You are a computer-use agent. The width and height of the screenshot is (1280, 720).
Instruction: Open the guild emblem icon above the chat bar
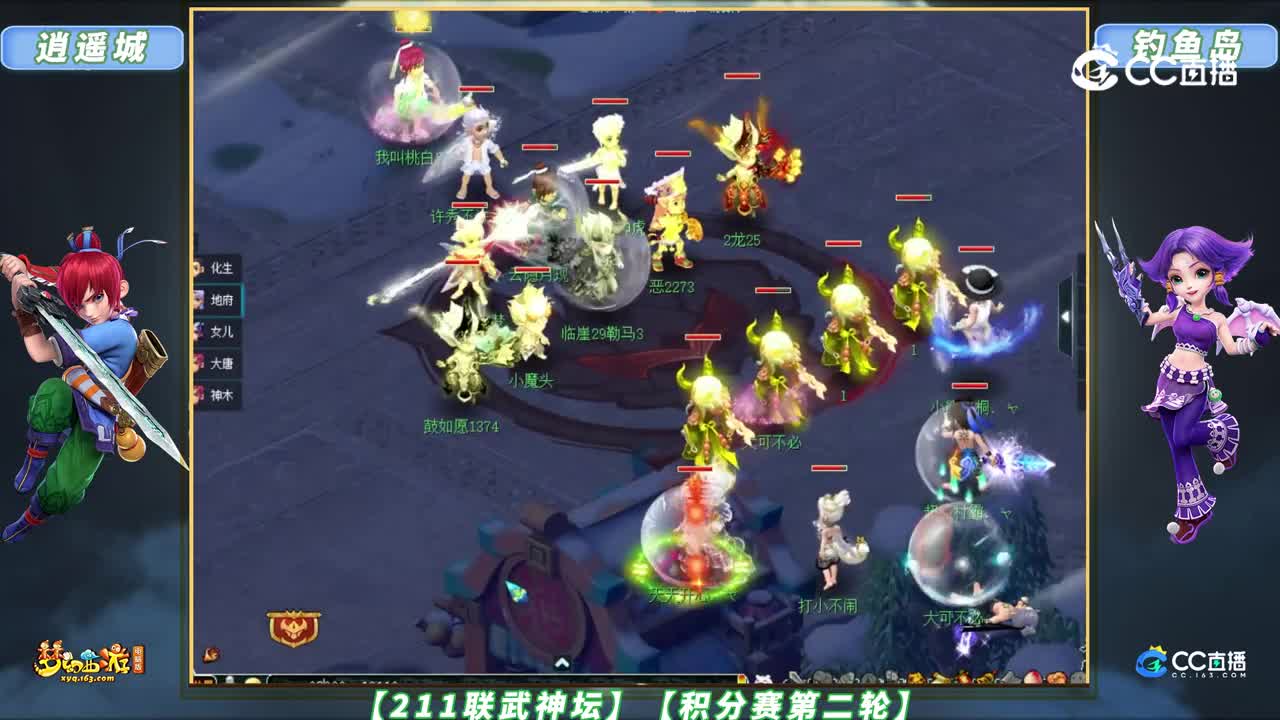tap(294, 626)
